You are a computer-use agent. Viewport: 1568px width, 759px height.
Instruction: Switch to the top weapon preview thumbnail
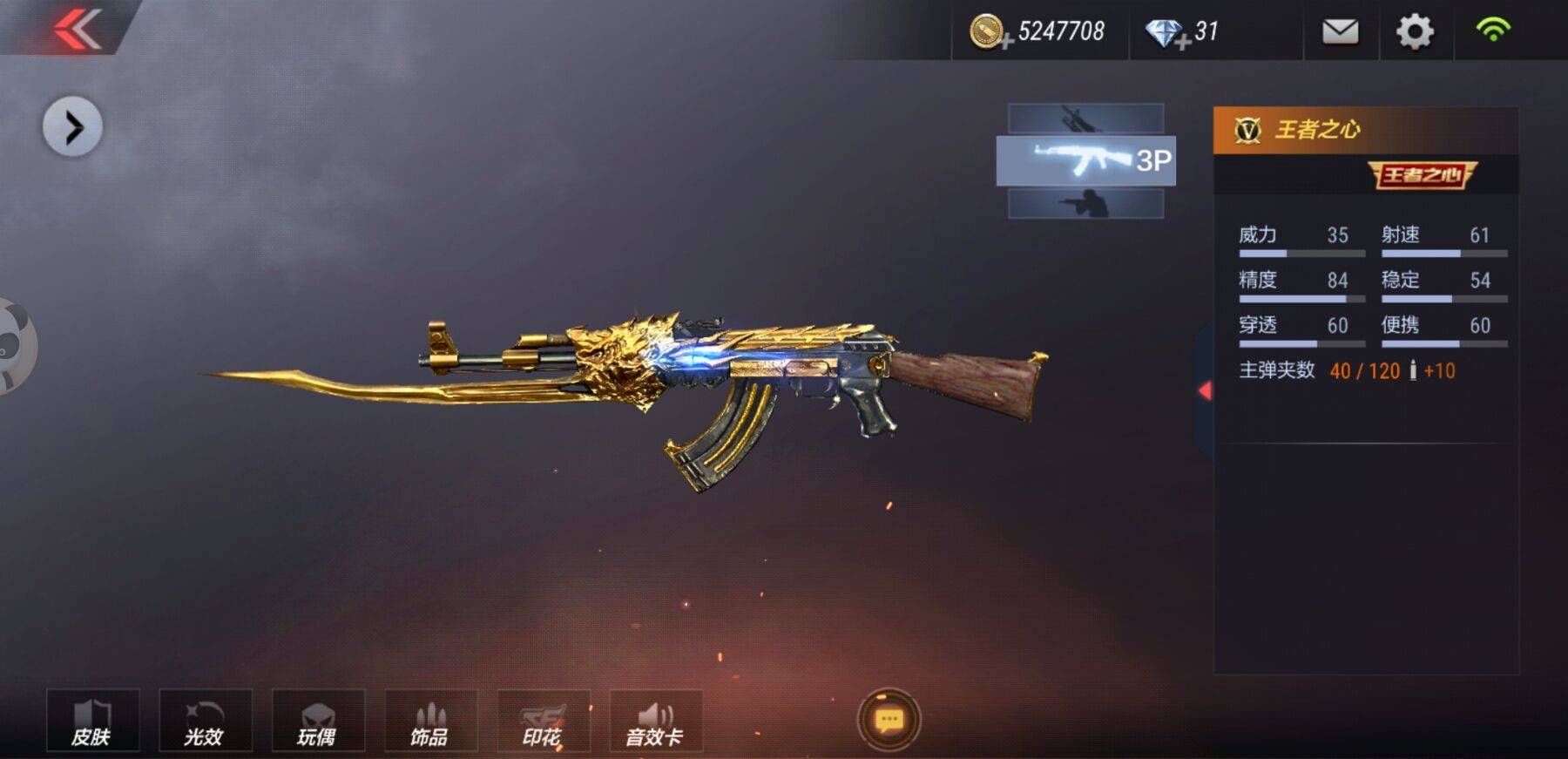1085,118
